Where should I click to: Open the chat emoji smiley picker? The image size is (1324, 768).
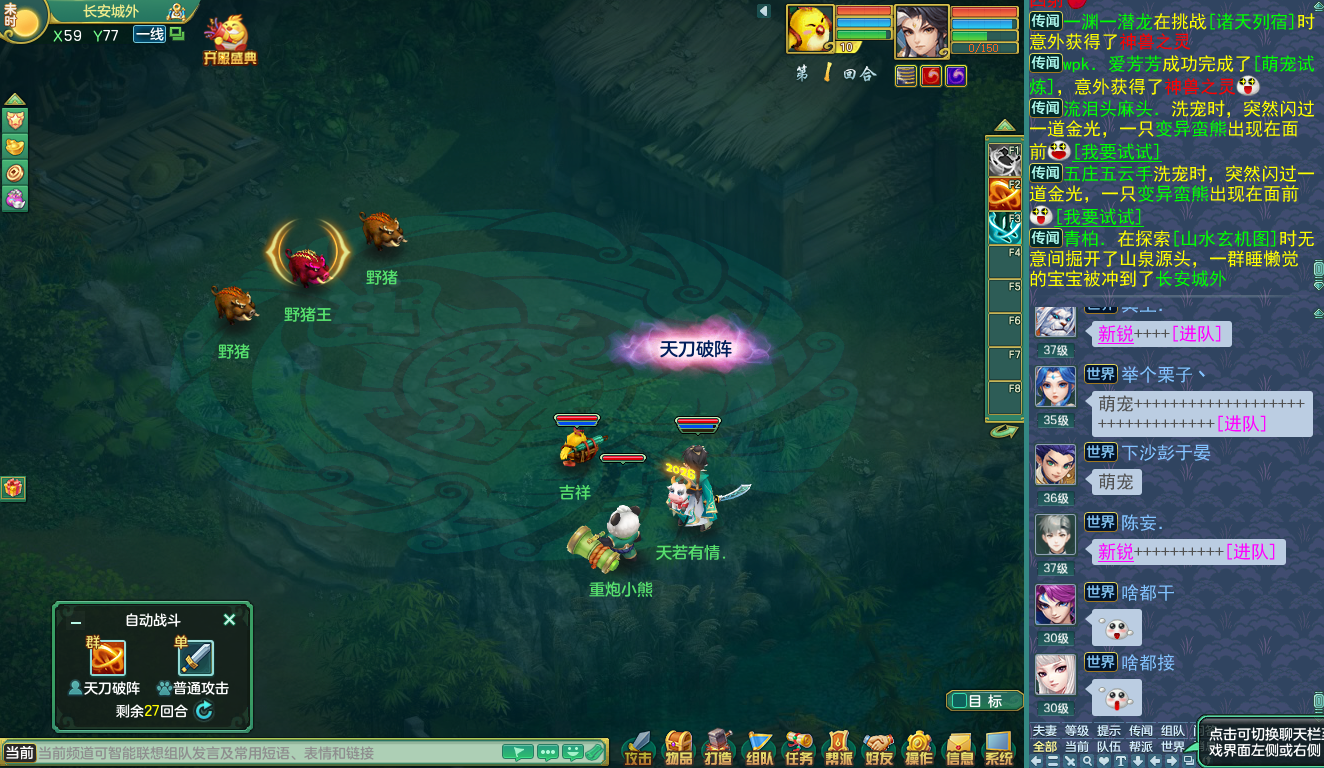(573, 753)
